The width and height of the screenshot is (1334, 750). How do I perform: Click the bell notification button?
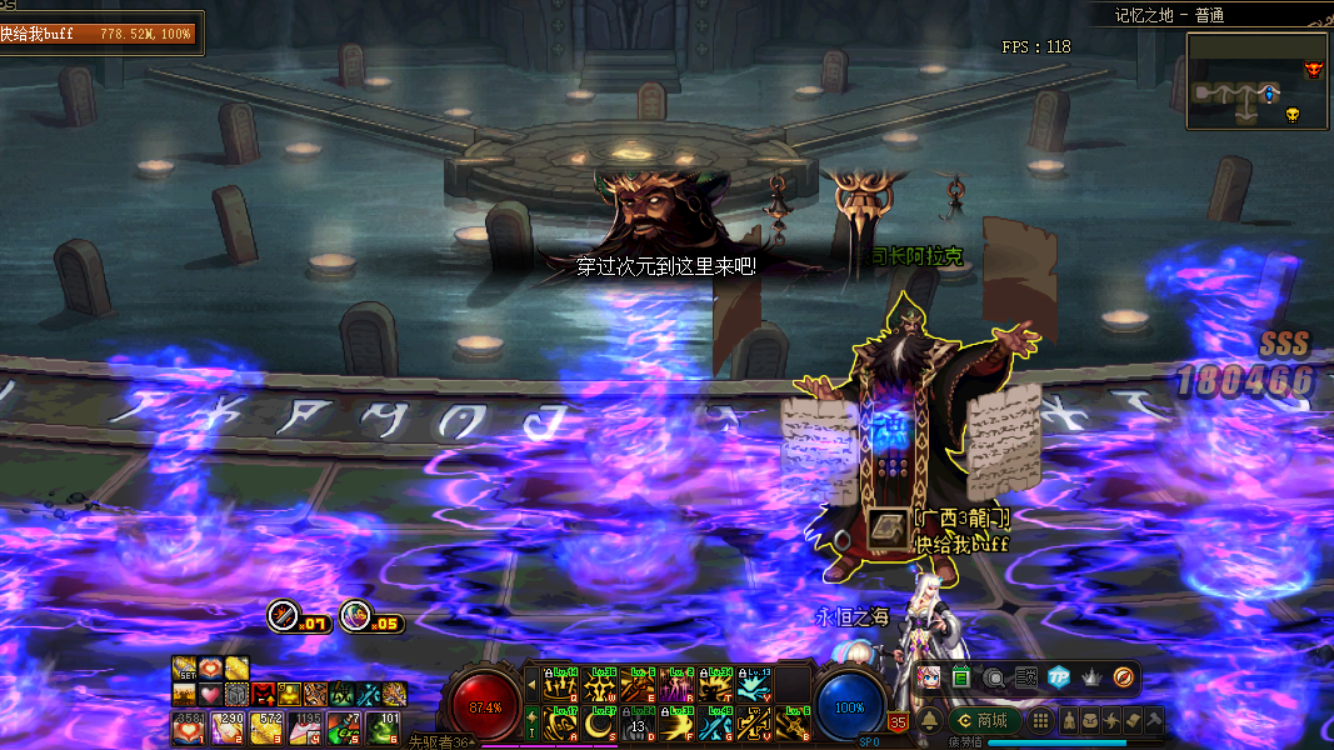[x=930, y=721]
